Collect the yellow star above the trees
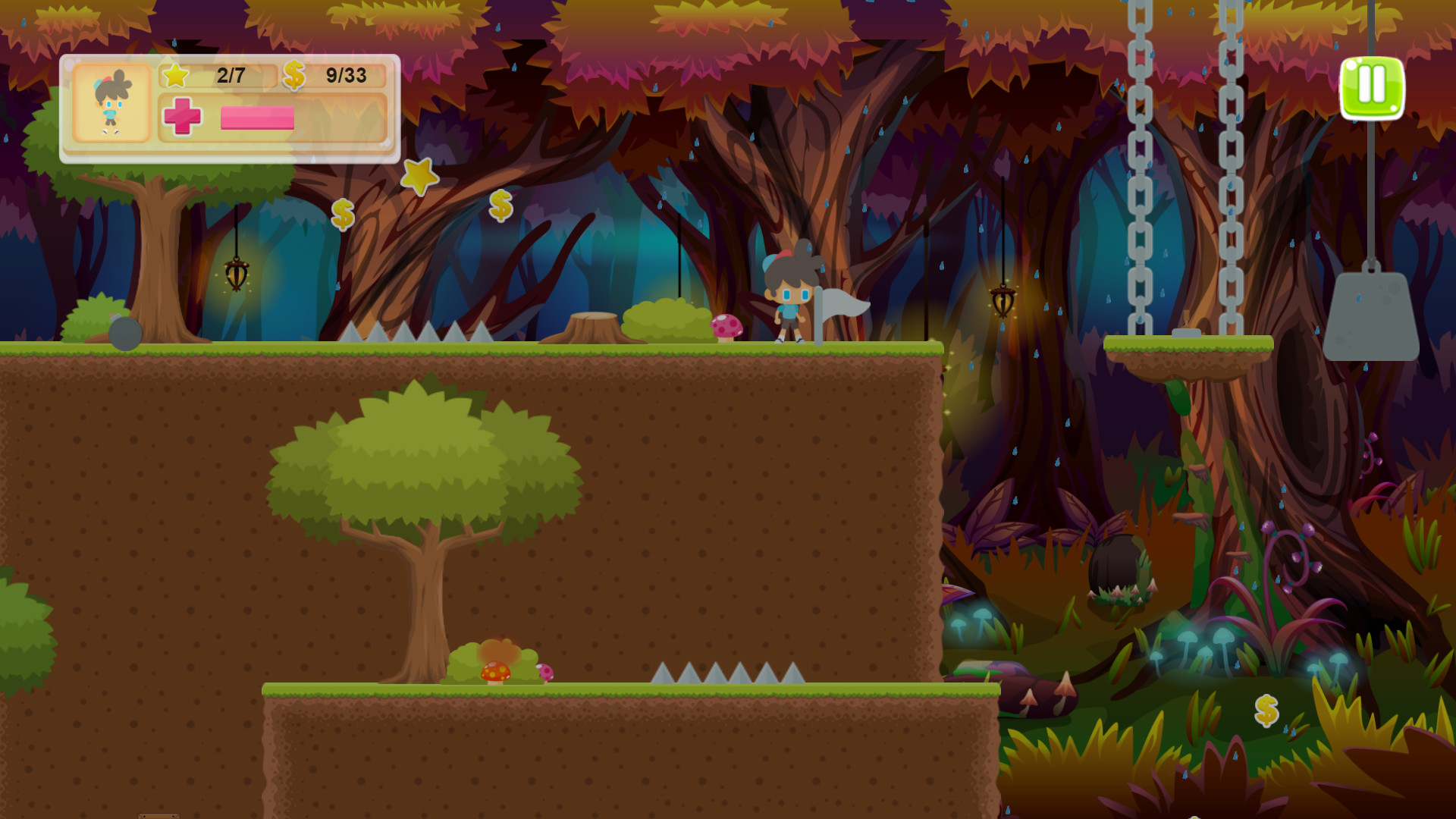 pyautogui.click(x=420, y=176)
